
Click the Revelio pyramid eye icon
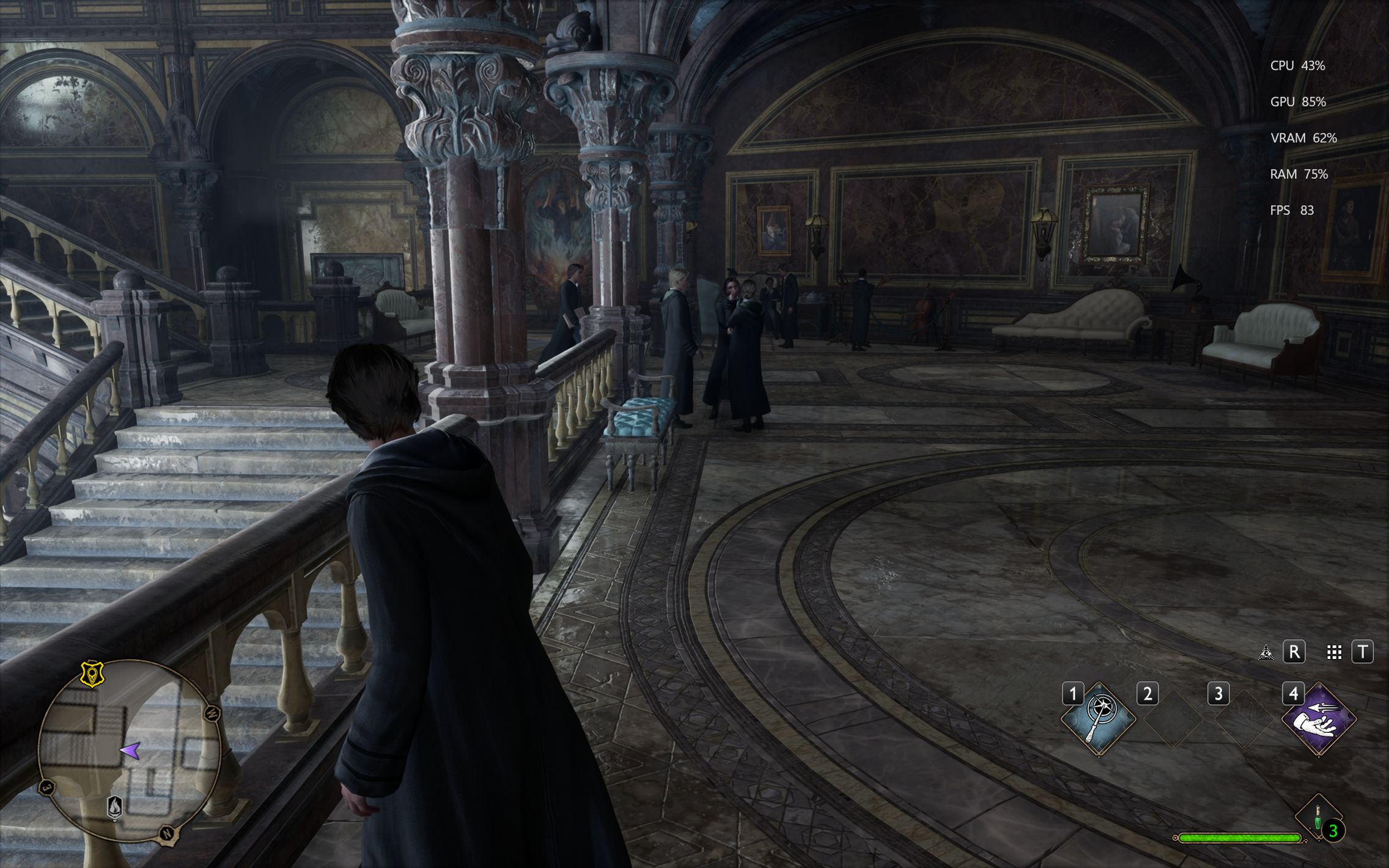[1266, 652]
